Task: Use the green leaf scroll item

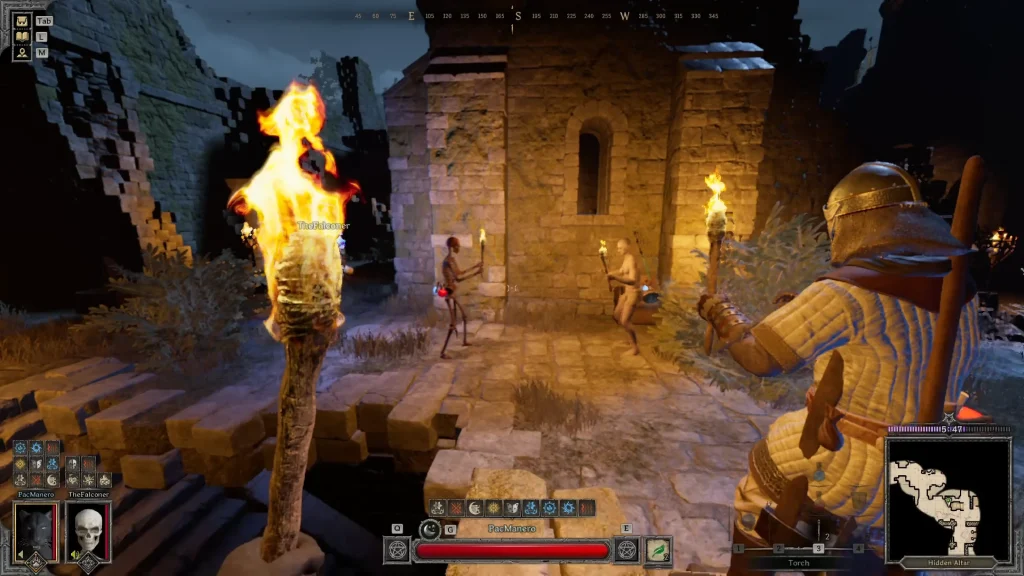Action: tap(657, 550)
